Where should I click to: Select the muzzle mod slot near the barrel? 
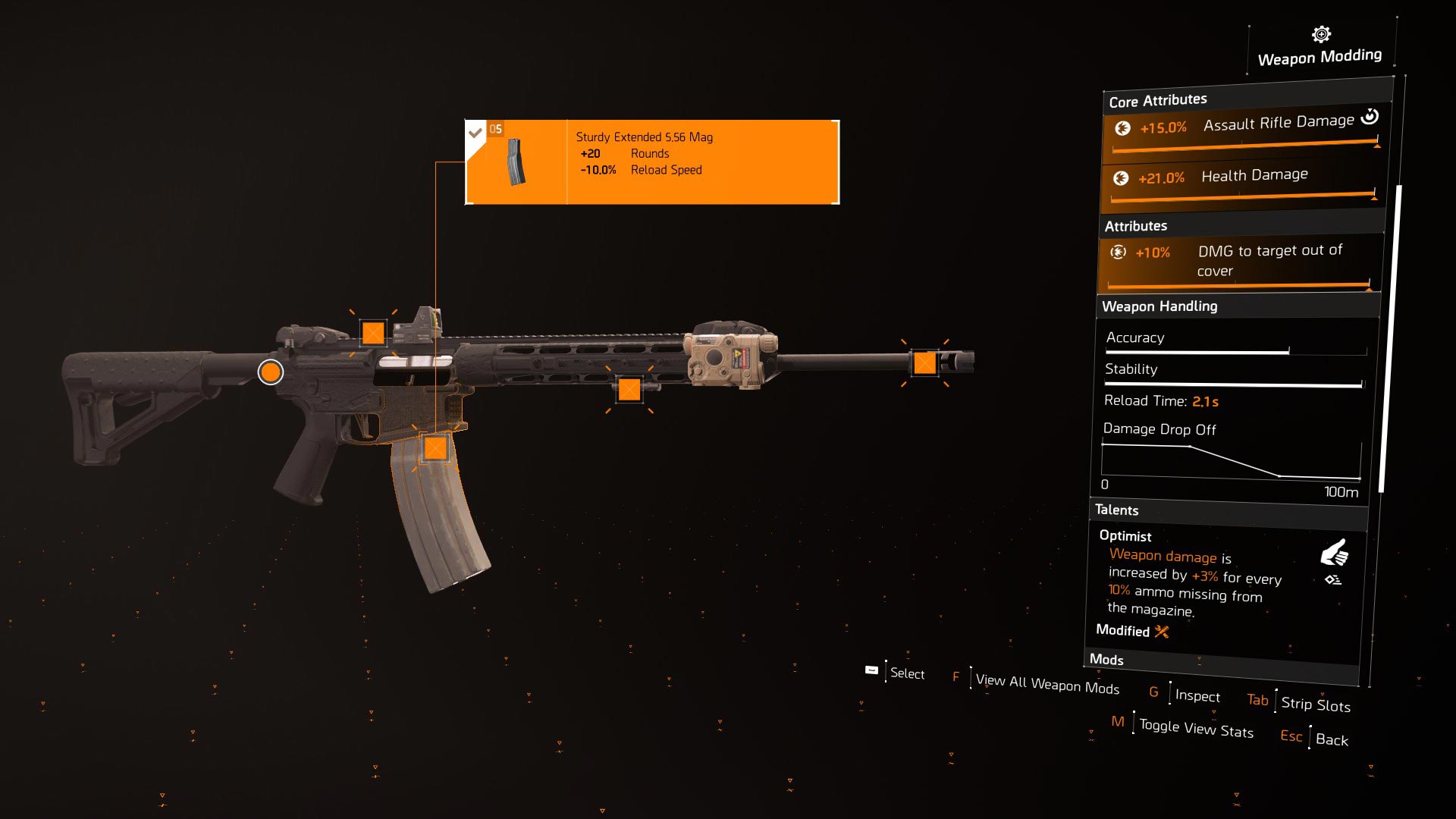click(927, 364)
